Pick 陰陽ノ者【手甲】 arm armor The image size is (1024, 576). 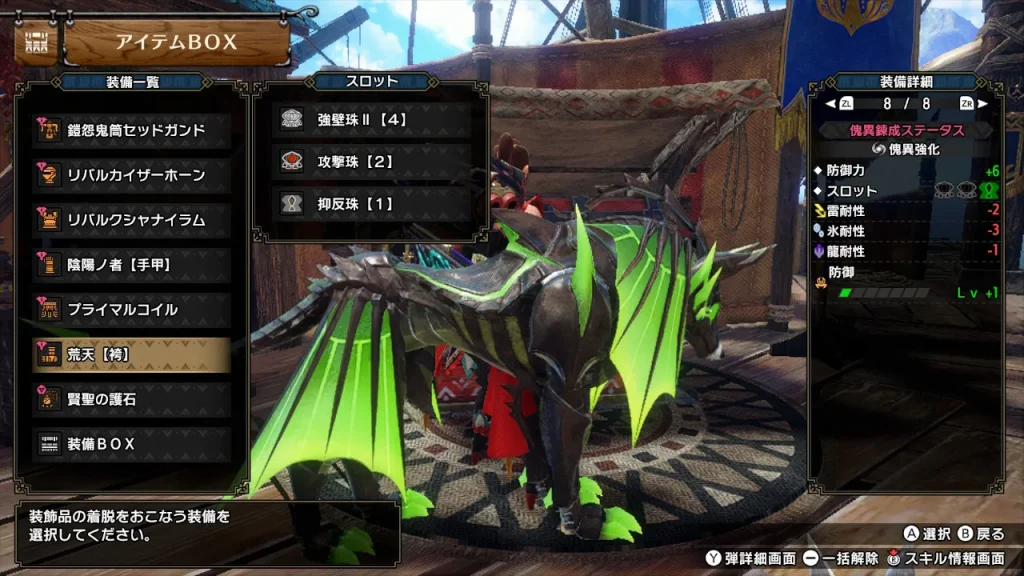click(133, 265)
